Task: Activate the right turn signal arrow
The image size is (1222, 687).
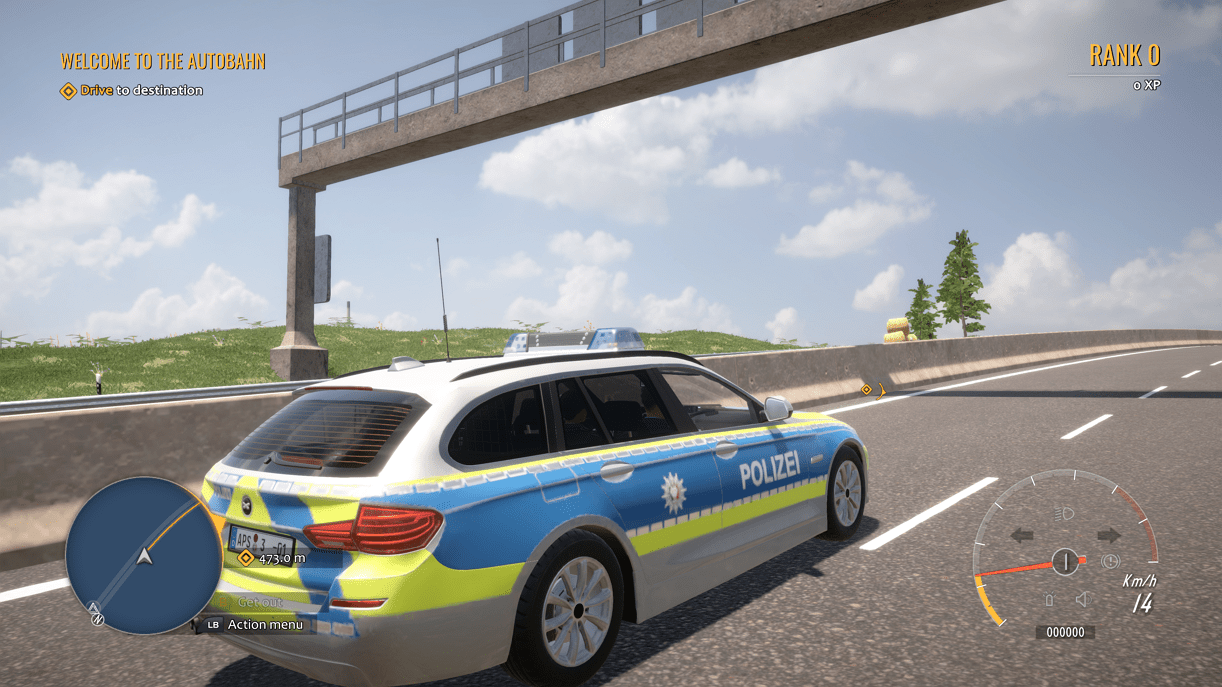Action: click(1108, 536)
